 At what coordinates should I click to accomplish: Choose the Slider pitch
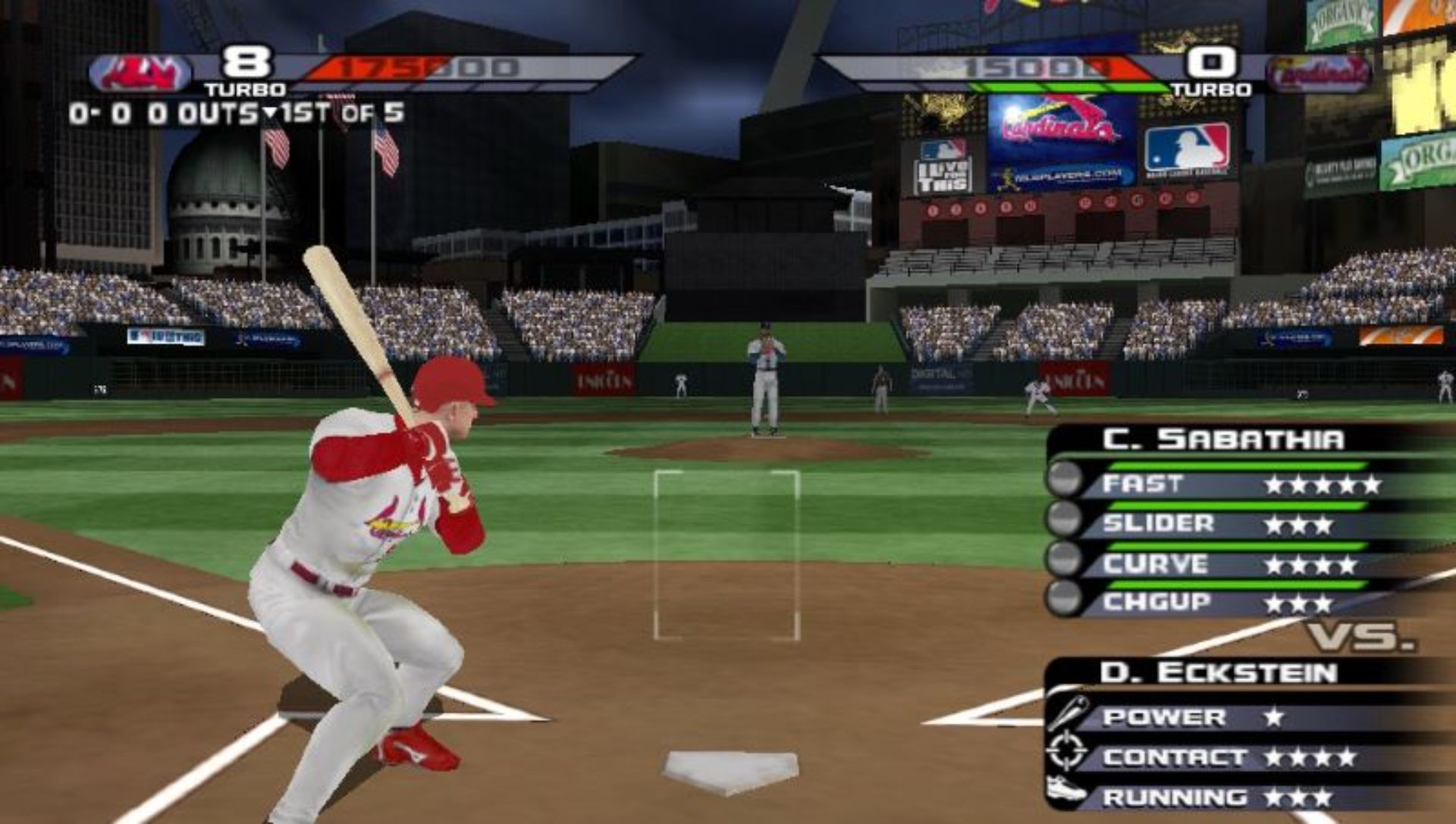point(1213,524)
